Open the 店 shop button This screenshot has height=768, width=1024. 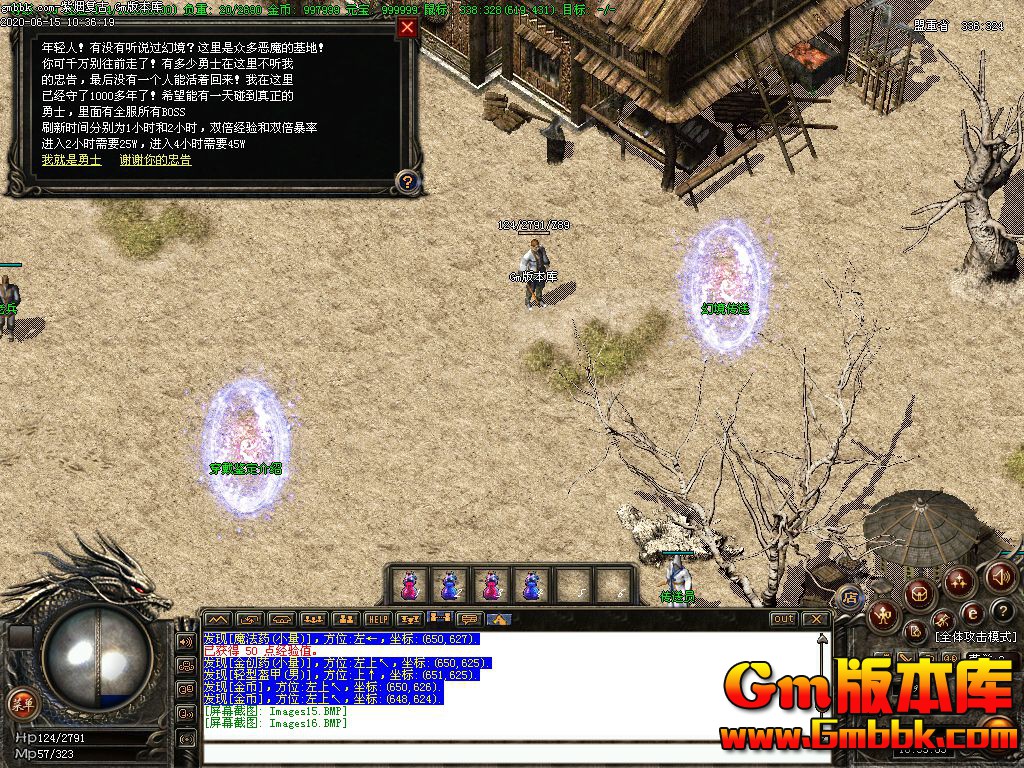(850, 598)
